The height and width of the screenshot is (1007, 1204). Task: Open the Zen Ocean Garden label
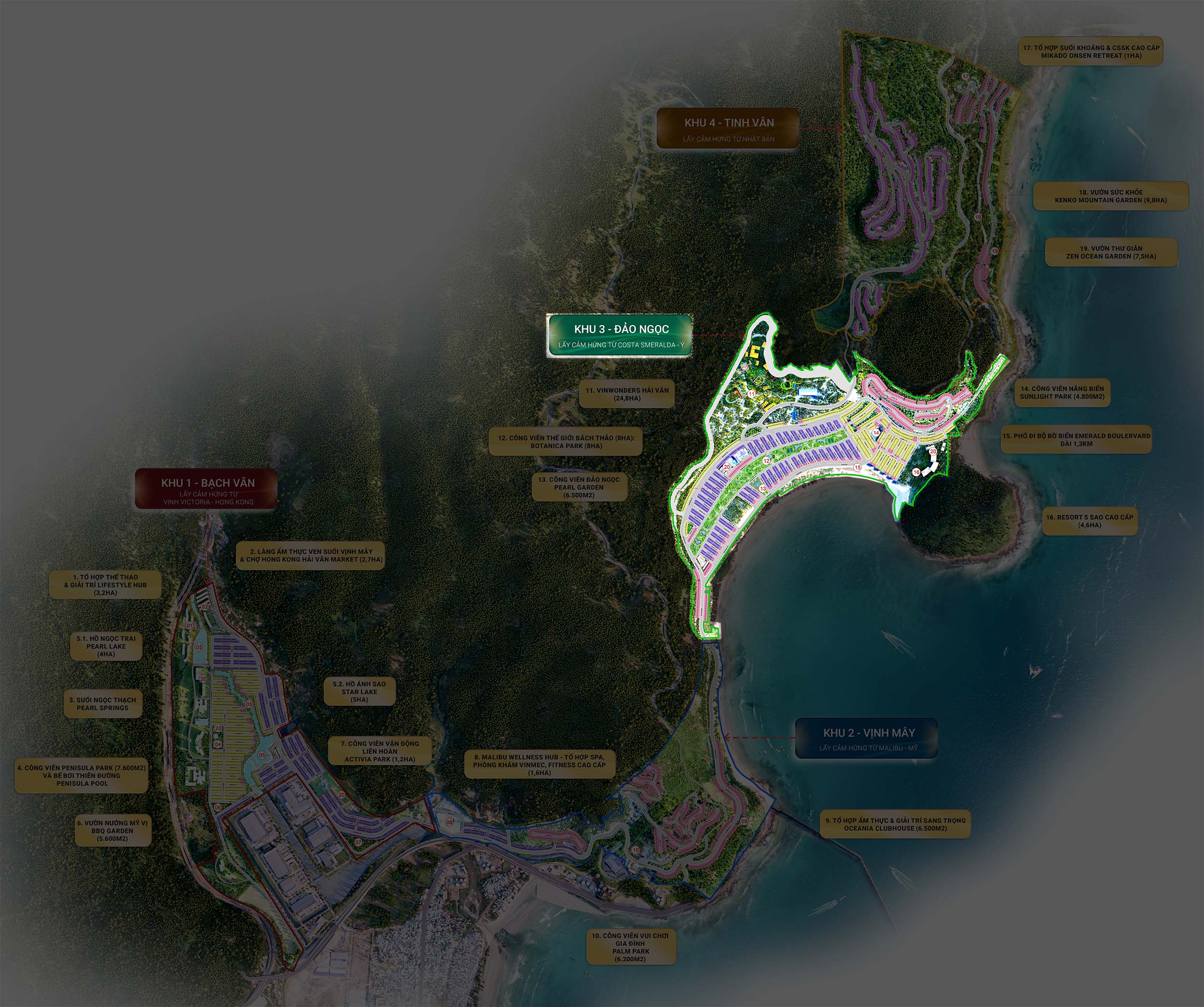coord(1111,252)
